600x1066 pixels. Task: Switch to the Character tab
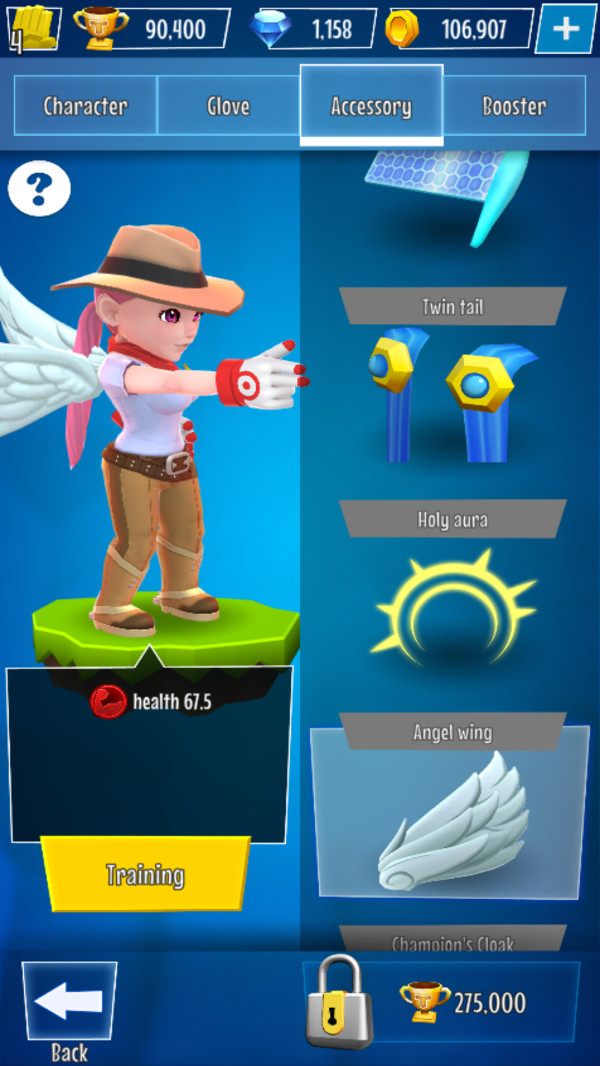coord(85,106)
